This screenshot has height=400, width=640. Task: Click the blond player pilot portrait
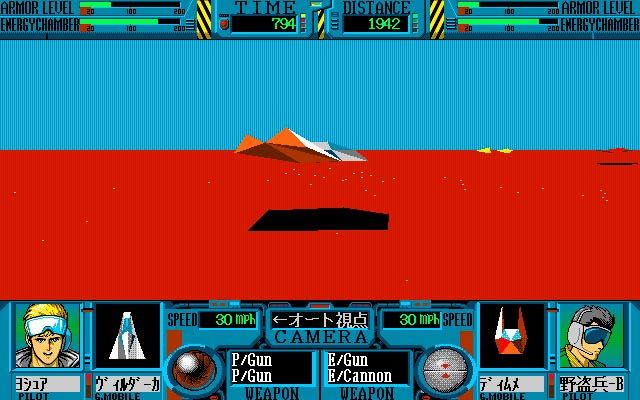[x=47, y=336]
